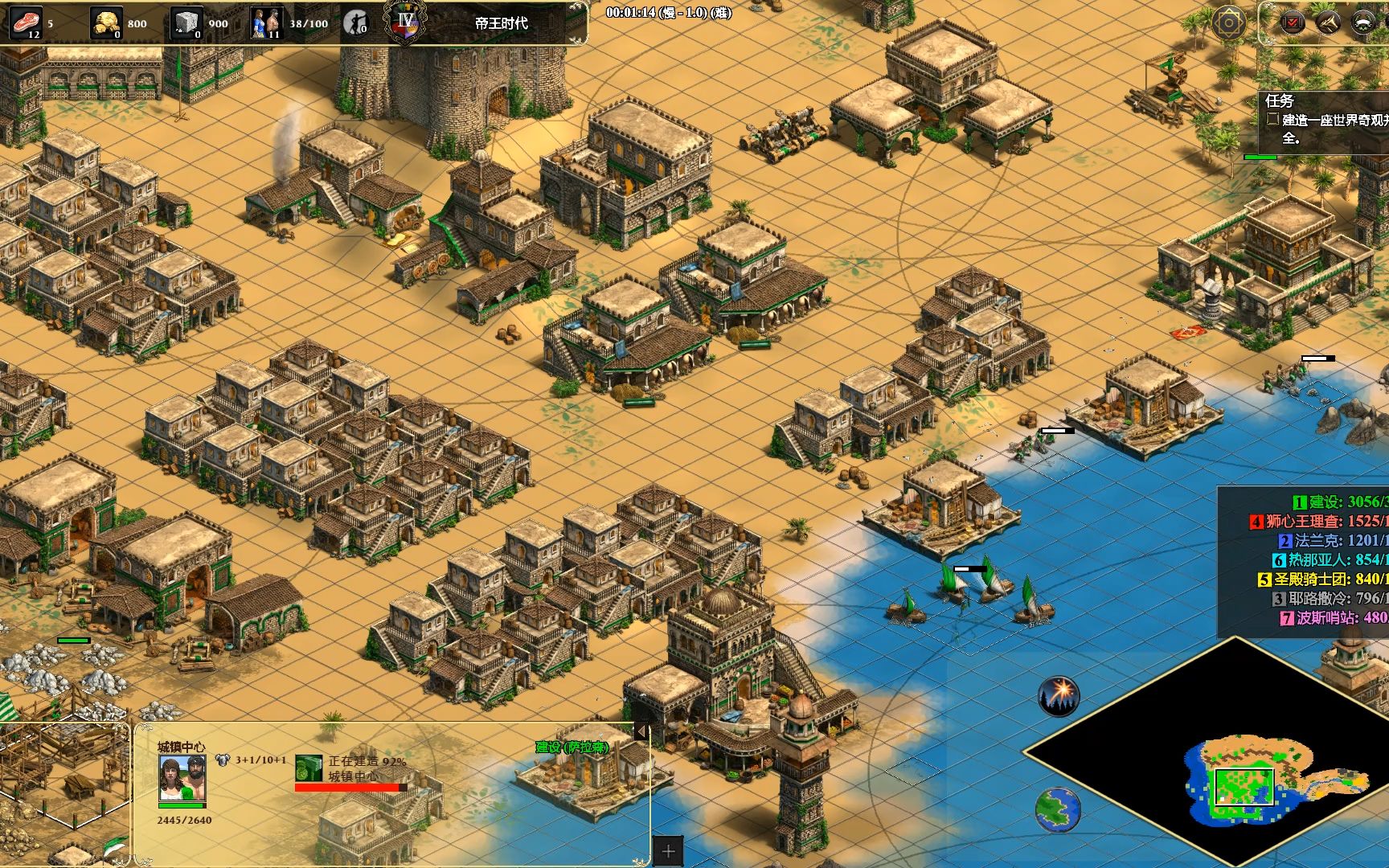Viewport: 1389px width, 868px height.
Task: Click the gold resource icon
Action: pyautogui.click(x=106, y=23)
